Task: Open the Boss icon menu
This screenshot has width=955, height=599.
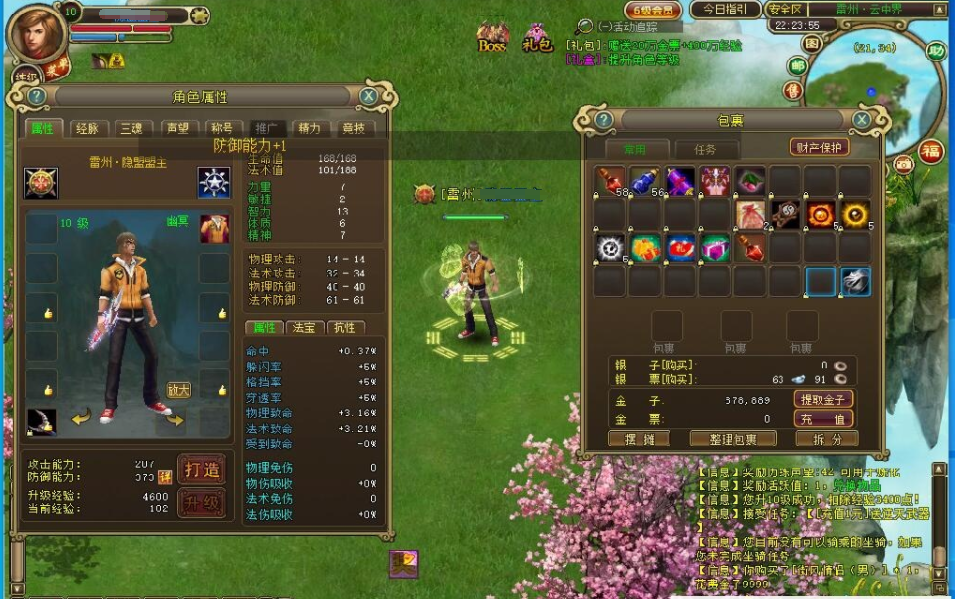Action: 492,38
